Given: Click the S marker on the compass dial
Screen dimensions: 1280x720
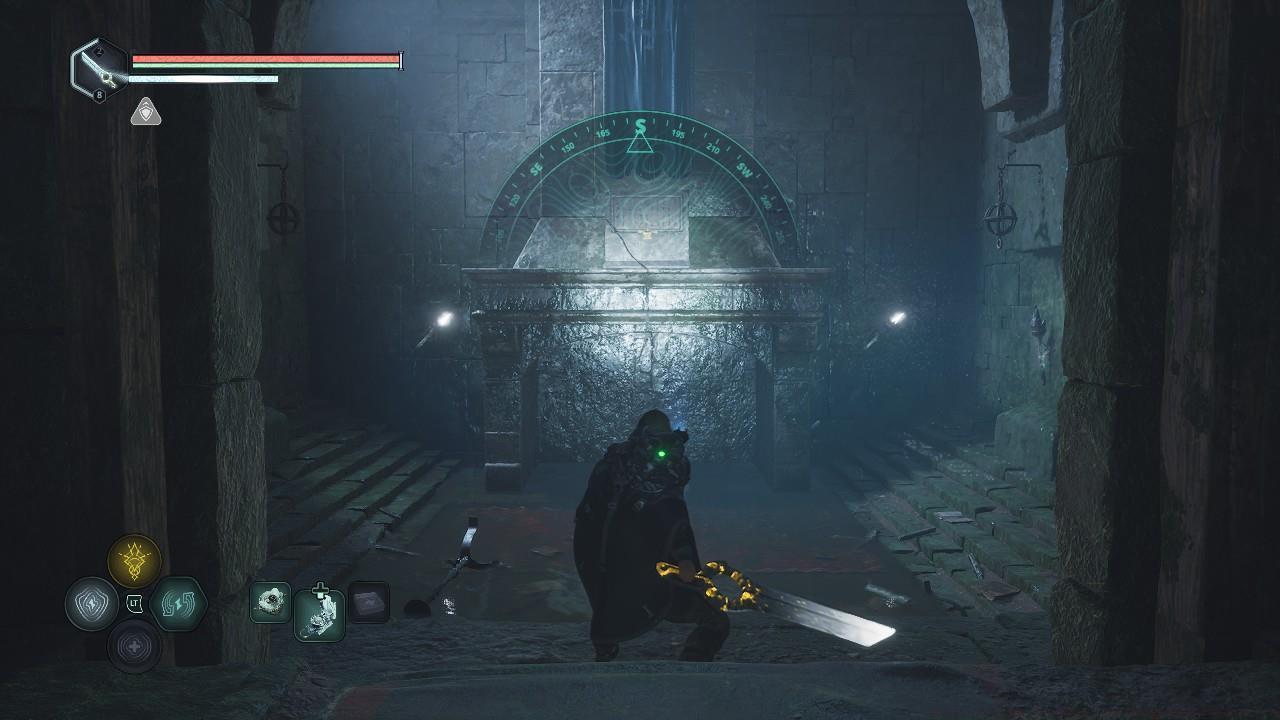Looking at the screenshot, I should tap(641, 124).
